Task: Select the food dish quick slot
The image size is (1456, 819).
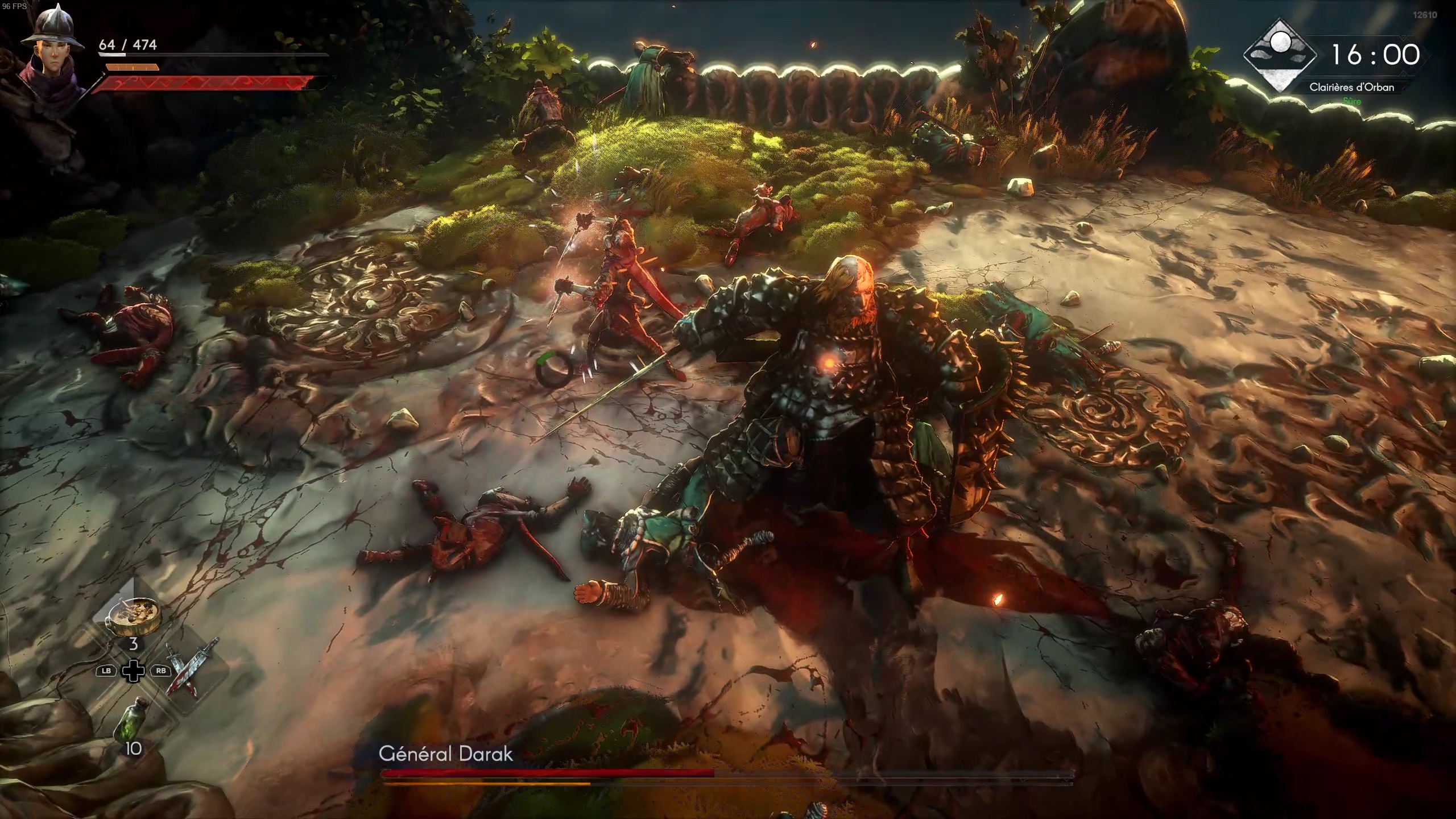Action: 135,616
